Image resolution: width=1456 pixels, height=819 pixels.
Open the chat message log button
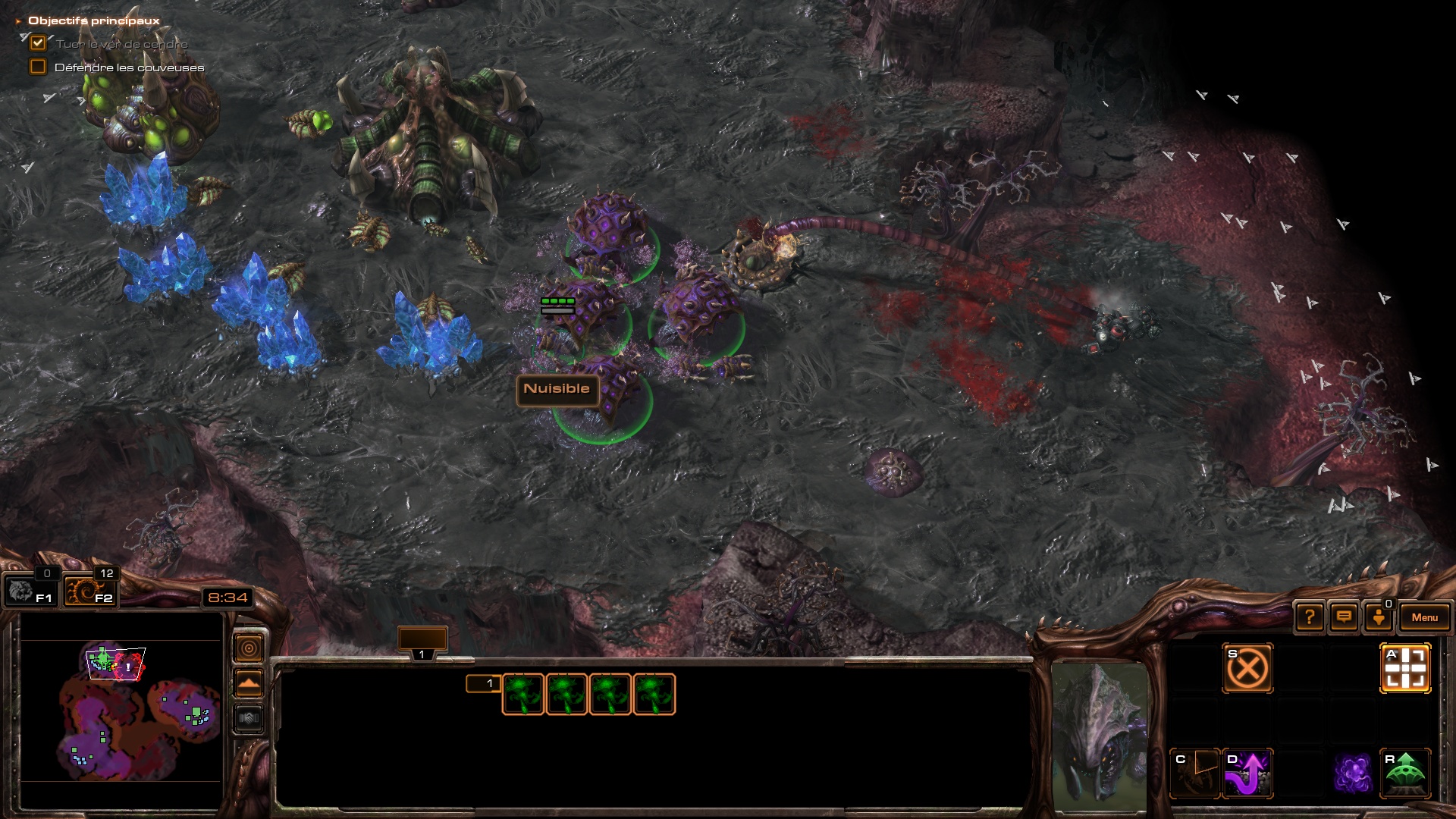[1344, 617]
